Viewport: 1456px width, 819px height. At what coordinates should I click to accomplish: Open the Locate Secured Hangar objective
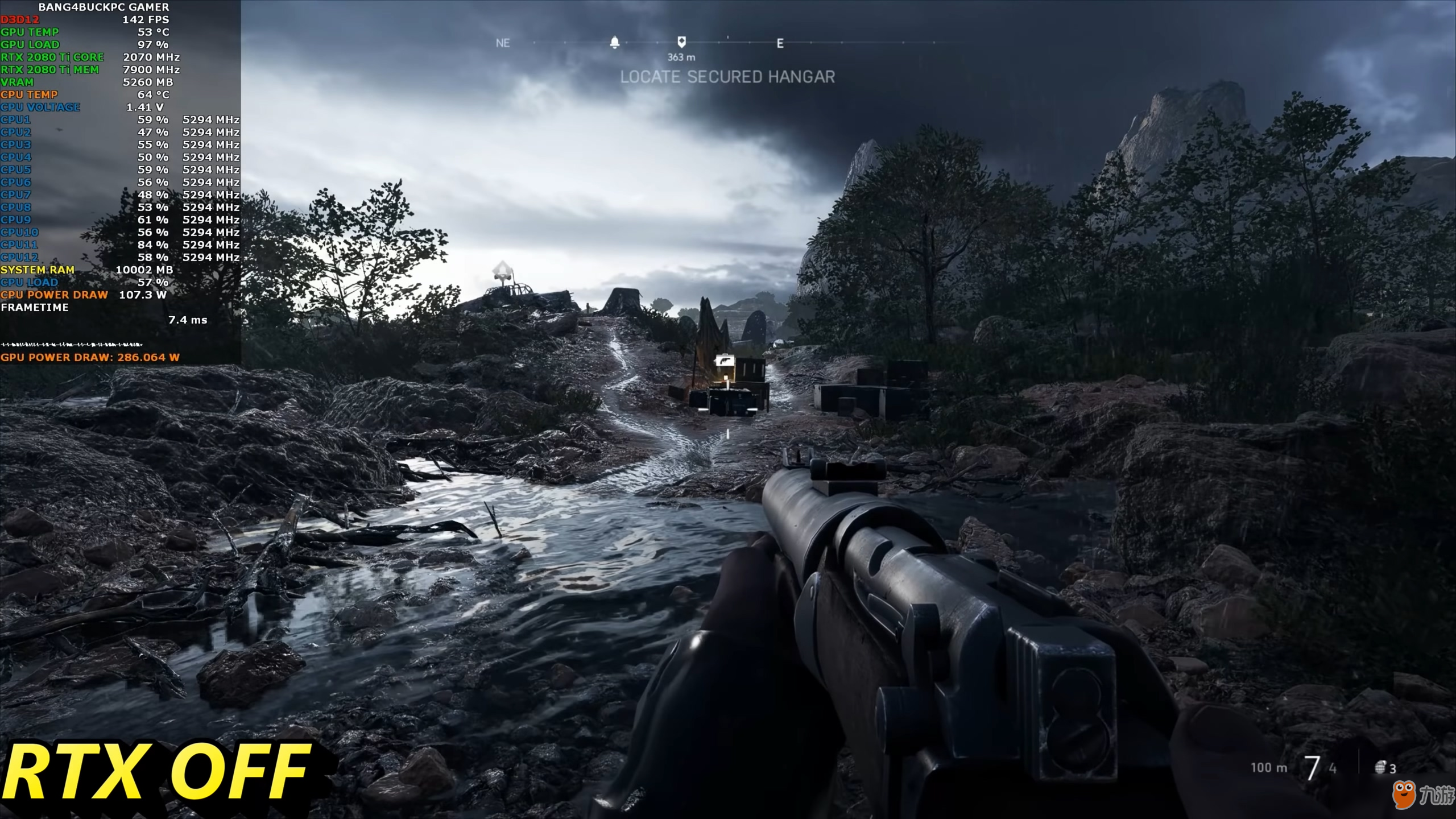pos(727,77)
